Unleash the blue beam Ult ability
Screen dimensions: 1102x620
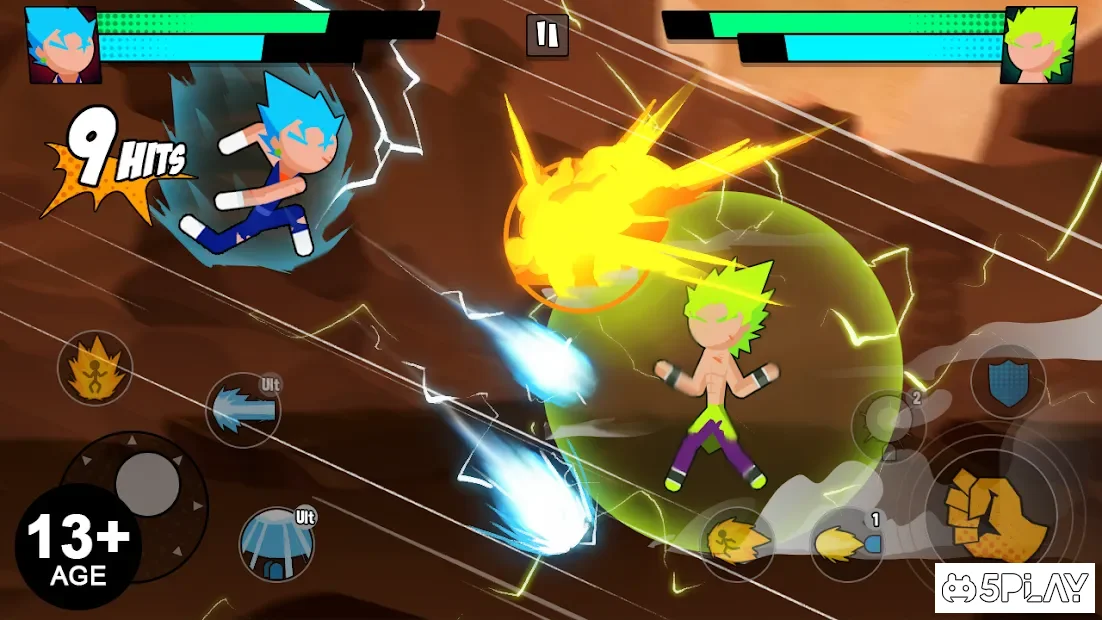click(243, 410)
